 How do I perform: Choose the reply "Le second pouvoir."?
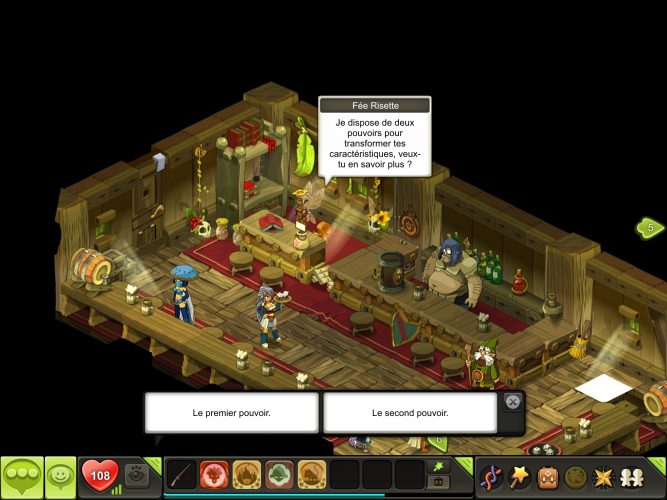(x=409, y=412)
